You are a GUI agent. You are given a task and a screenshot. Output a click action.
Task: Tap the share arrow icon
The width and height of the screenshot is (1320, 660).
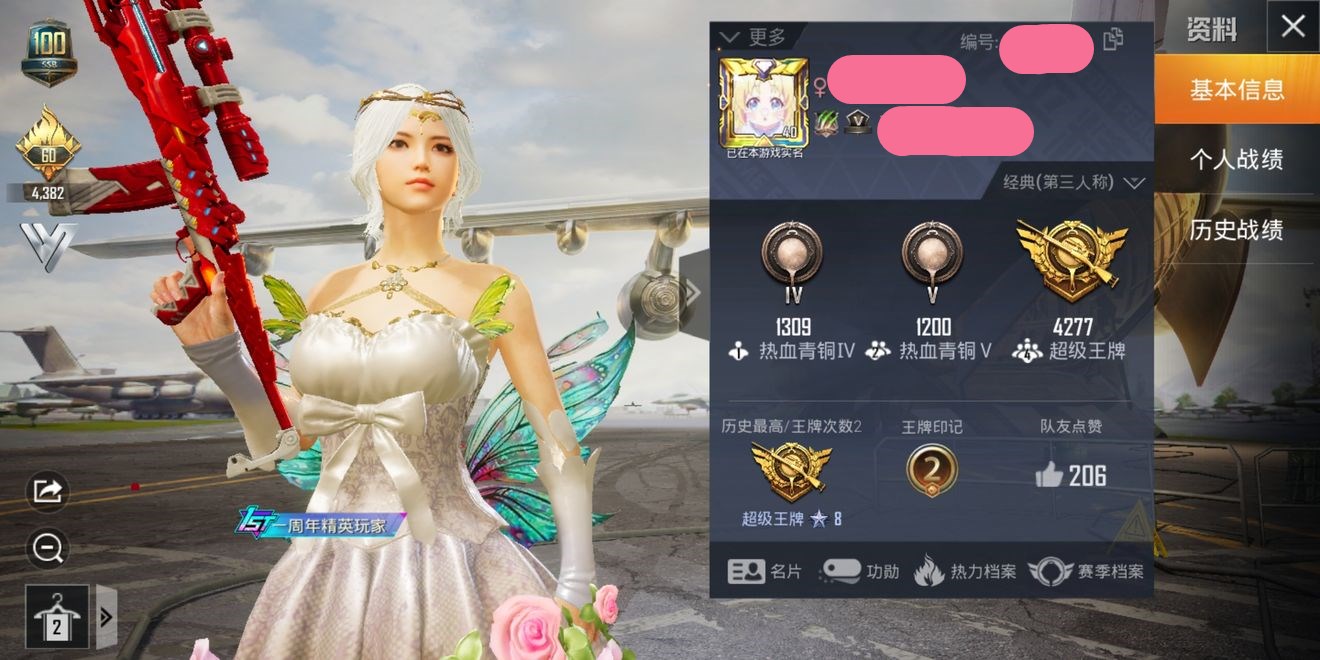coord(48,490)
